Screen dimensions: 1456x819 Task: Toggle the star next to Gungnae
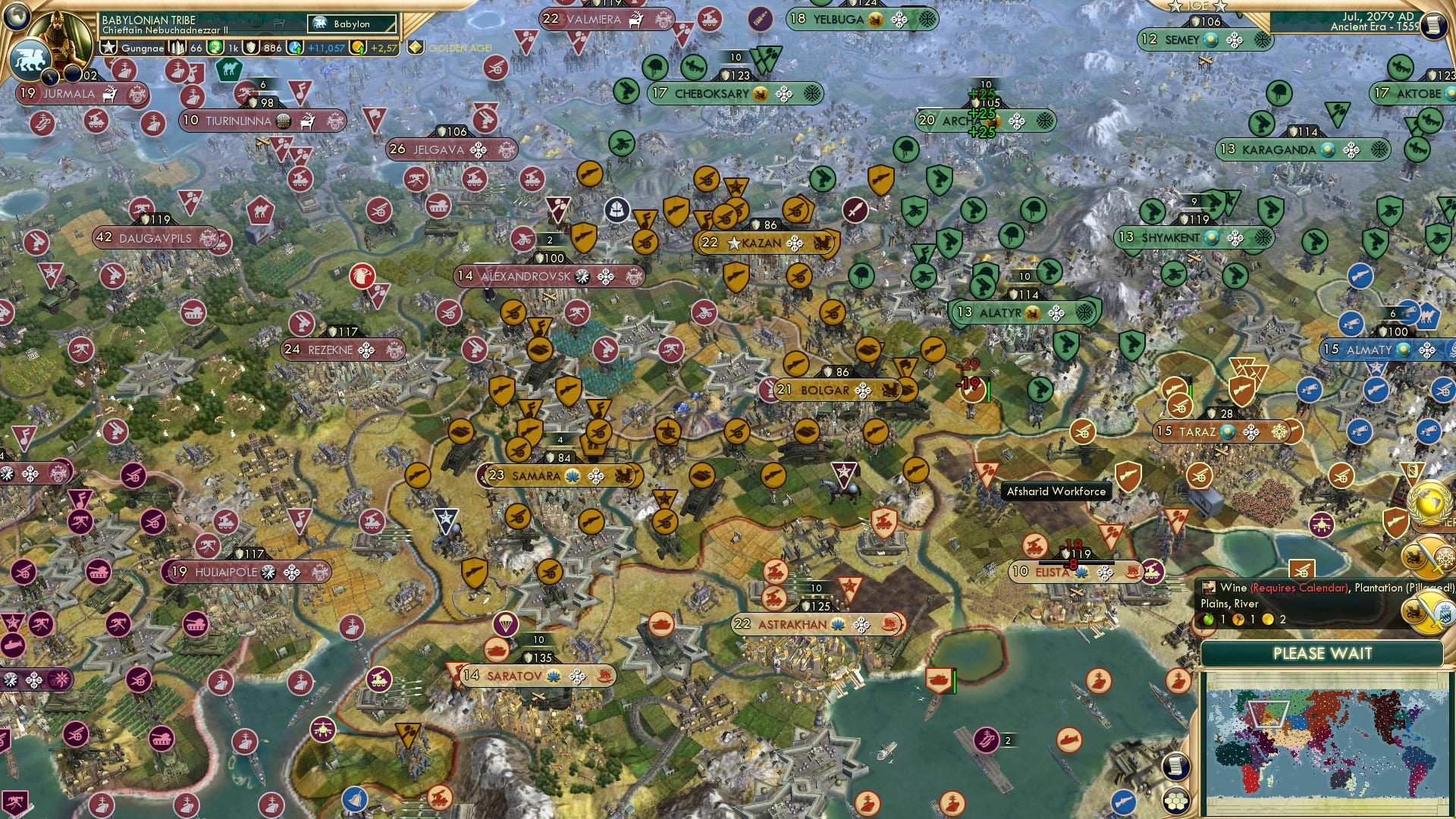[x=108, y=47]
